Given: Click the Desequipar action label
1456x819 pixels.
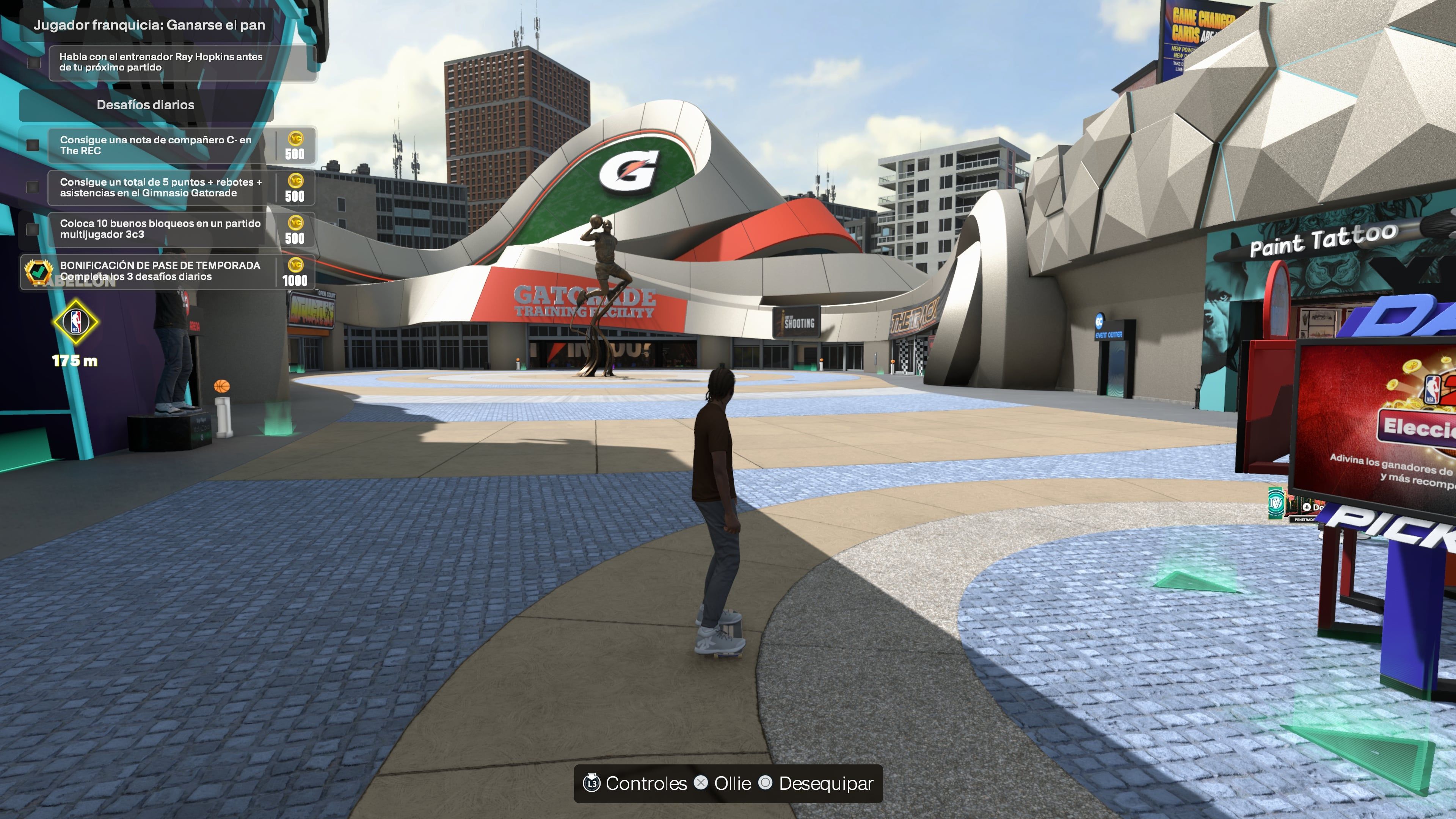Looking at the screenshot, I should 825,783.
